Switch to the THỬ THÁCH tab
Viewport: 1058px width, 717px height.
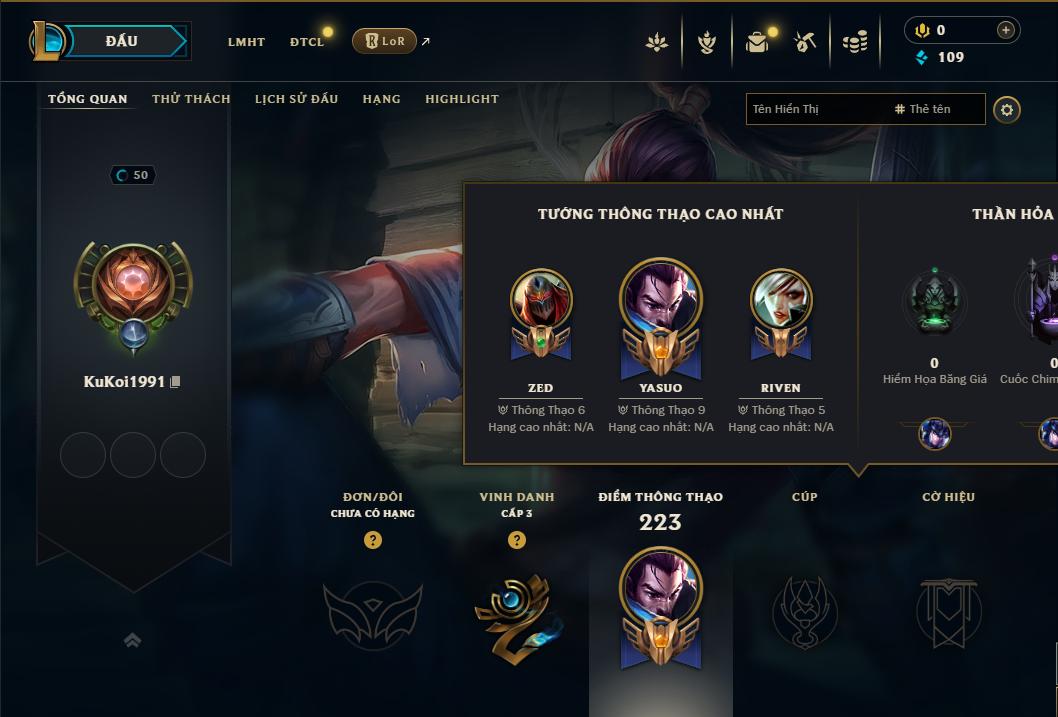191,99
